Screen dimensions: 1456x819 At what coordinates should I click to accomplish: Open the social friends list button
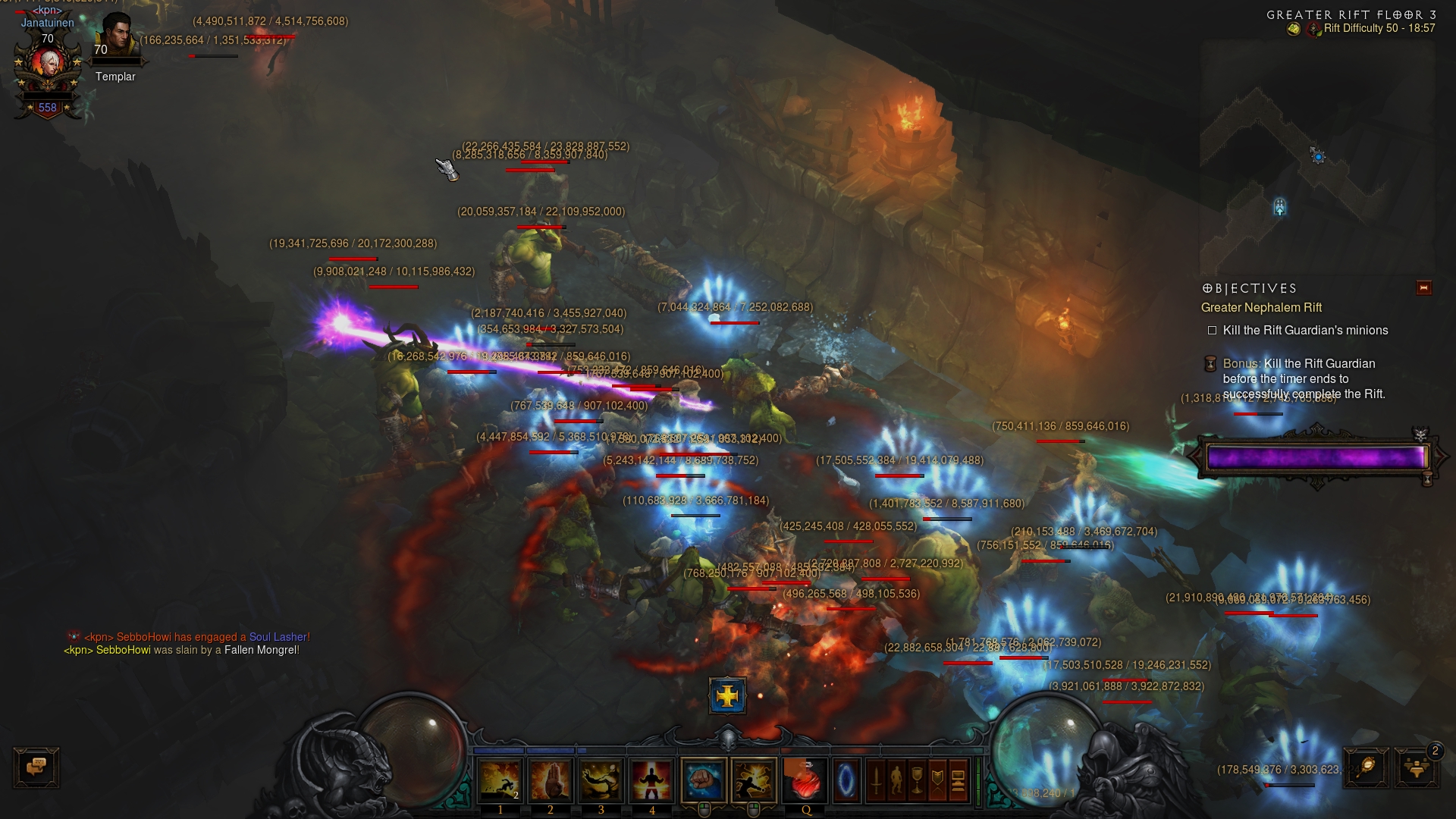pos(1415,767)
